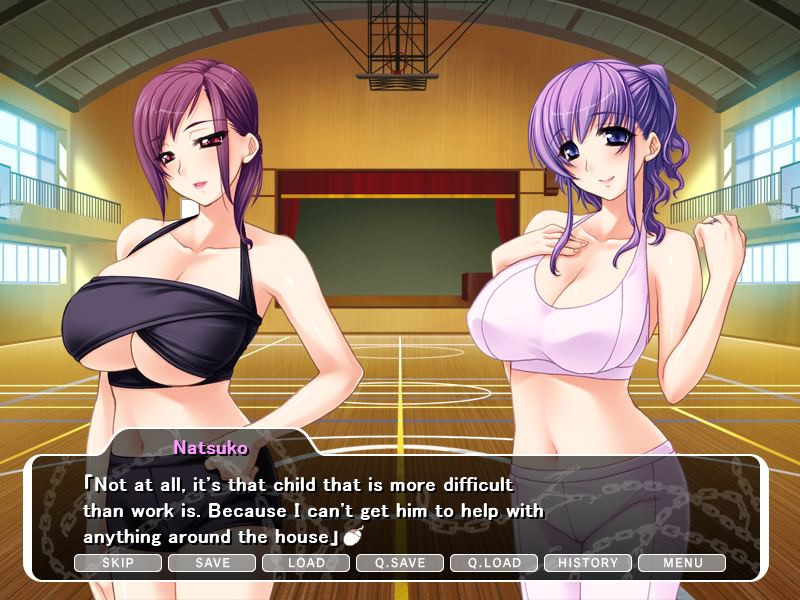
Task: Open the LOAD screen
Action: [306, 563]
